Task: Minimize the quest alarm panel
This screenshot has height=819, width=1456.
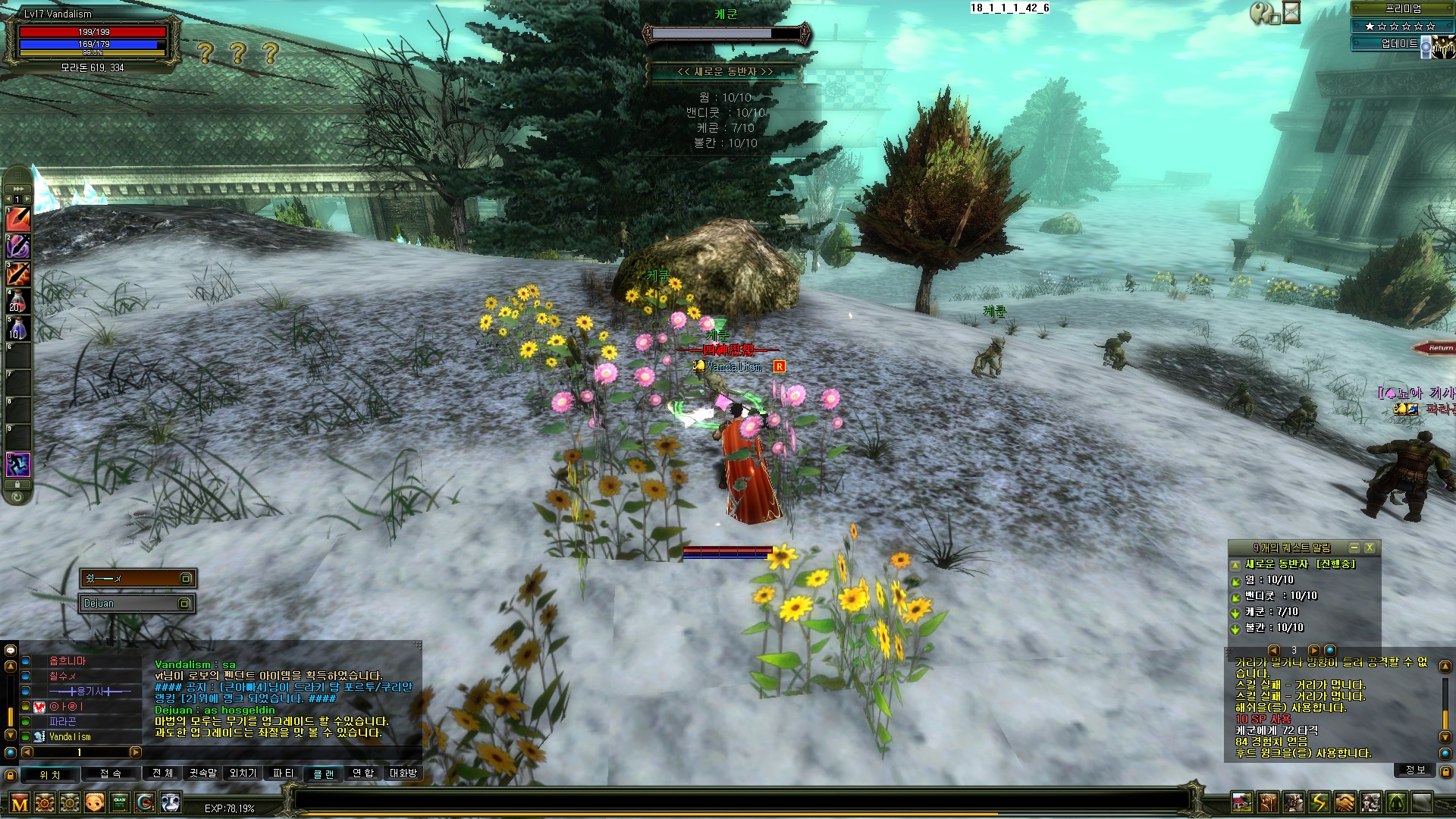Action: pyautogui.click(x=1354, y=548)
